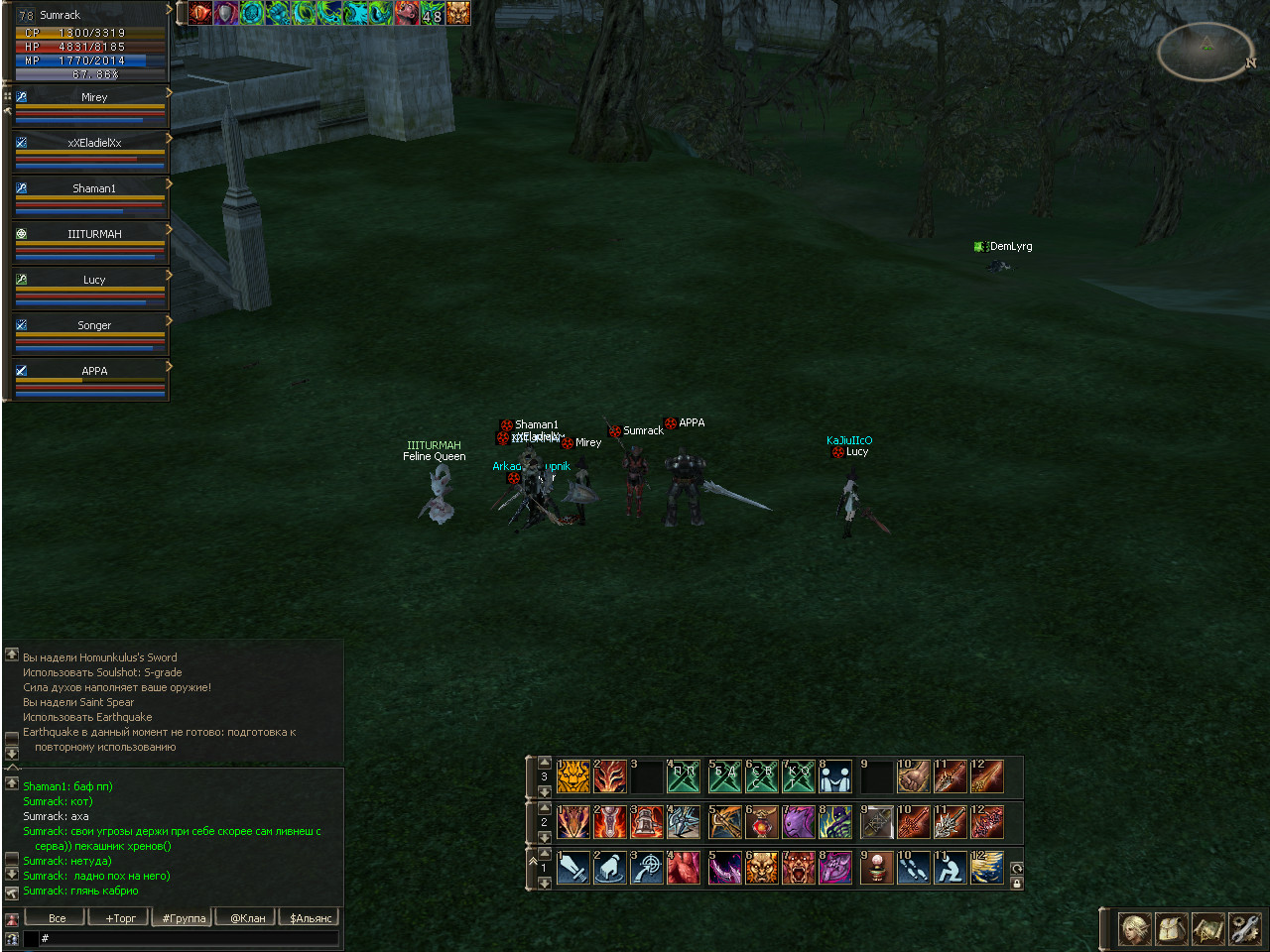Click APPA in the party list
The image size is (1270, 952).
tap(93, 371)
